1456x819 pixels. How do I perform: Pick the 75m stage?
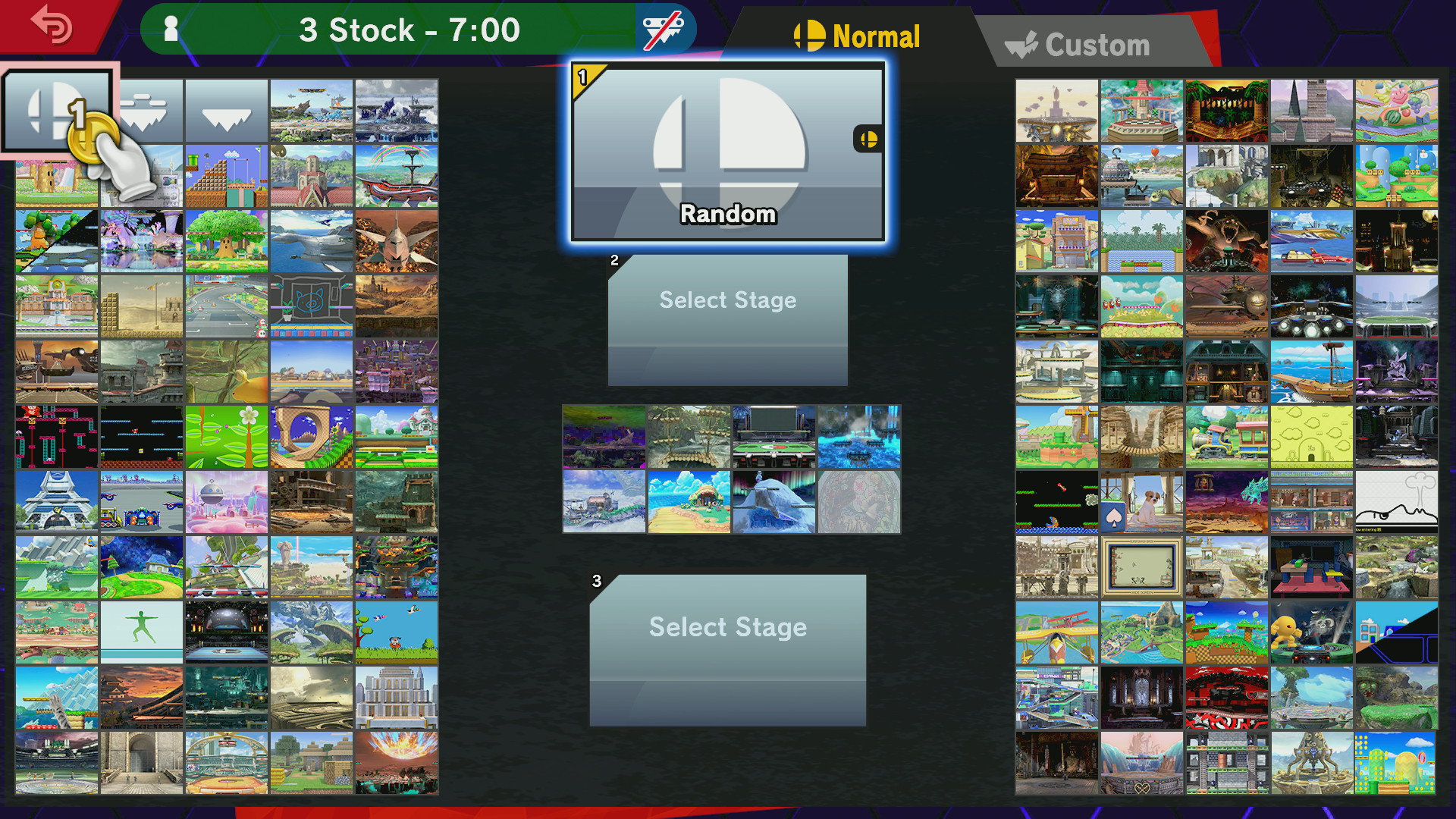pyautogui.click(x=57, y=433)
